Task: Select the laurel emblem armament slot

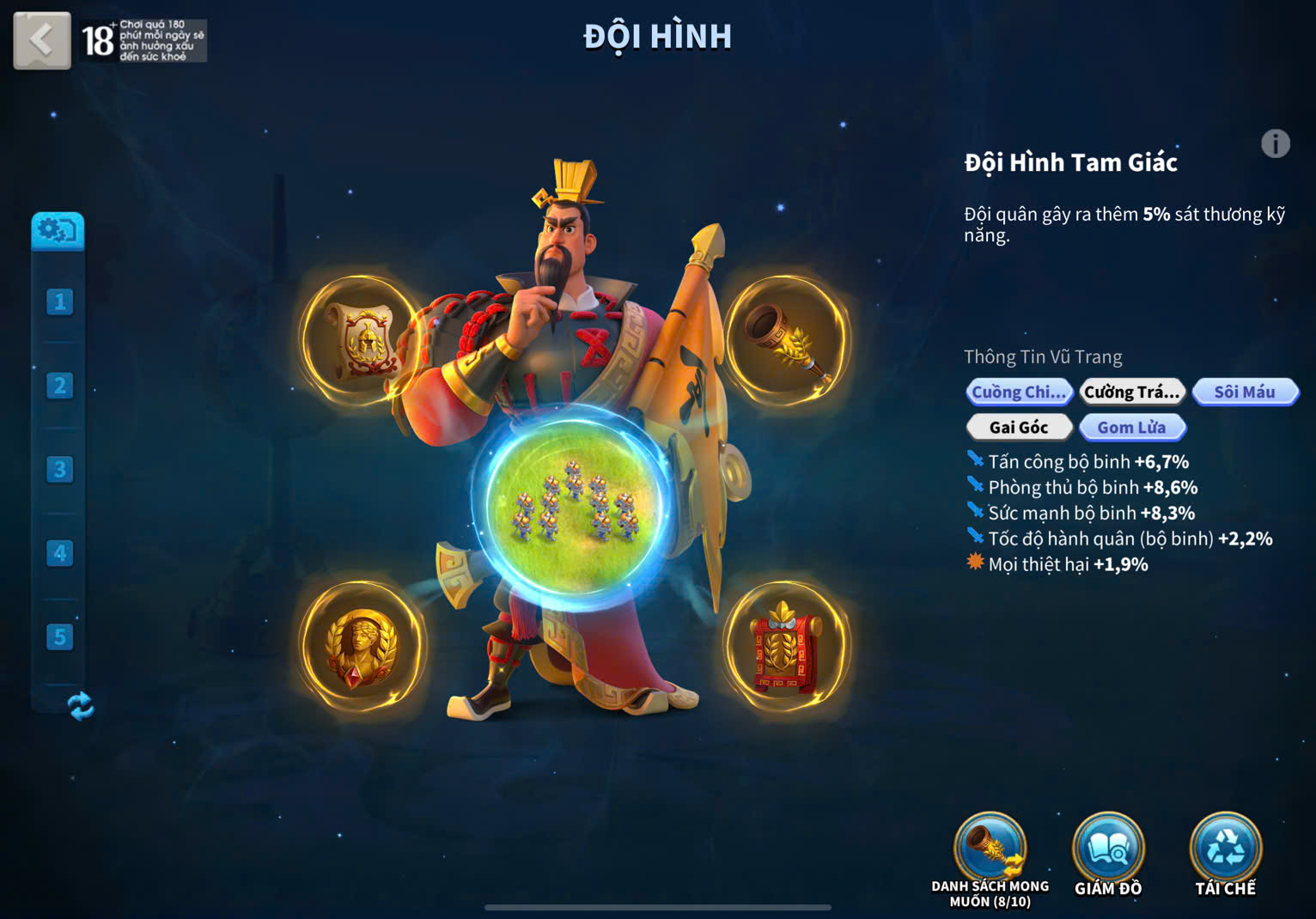Action: click(x=362, y=646)
